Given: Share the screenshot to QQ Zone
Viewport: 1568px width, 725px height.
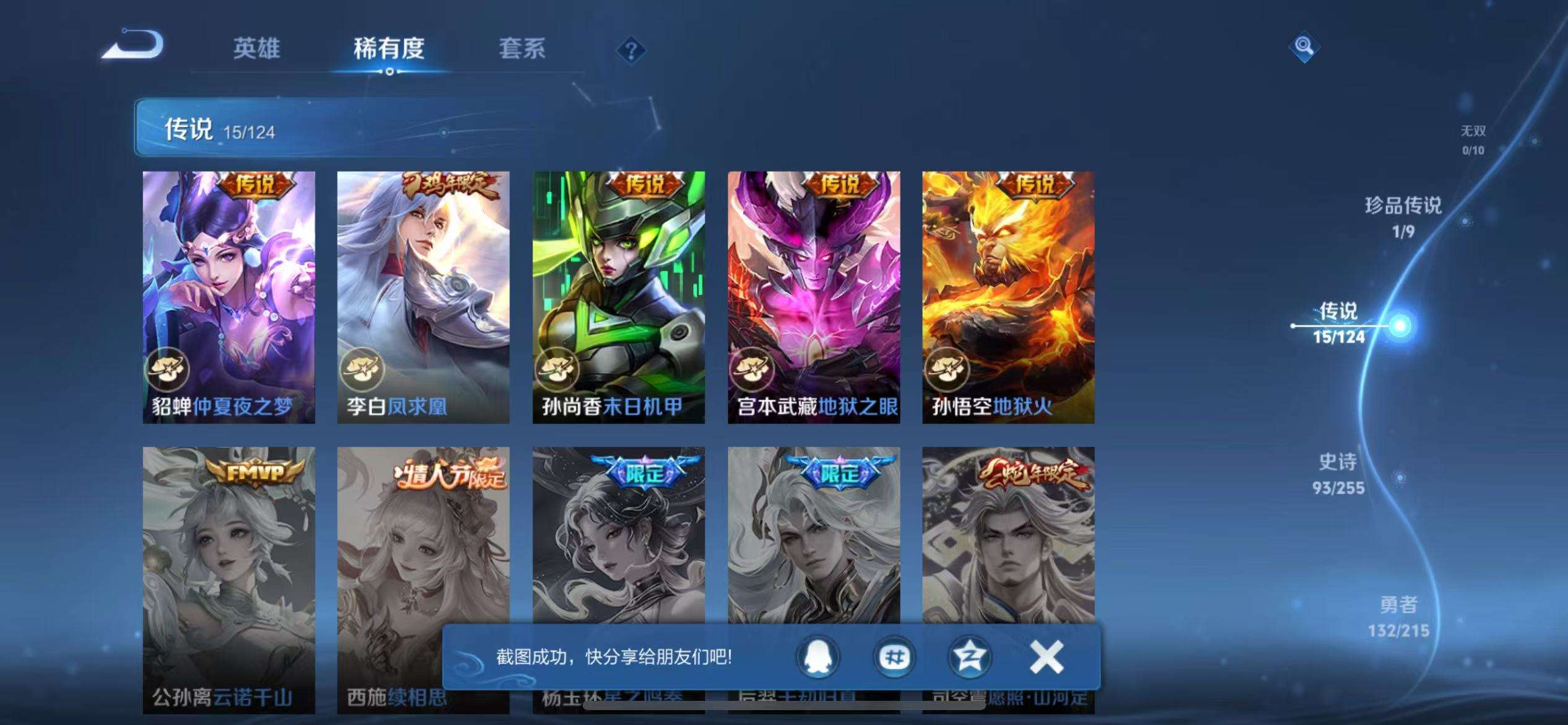Looking at the screenshot, I should 969,658.
